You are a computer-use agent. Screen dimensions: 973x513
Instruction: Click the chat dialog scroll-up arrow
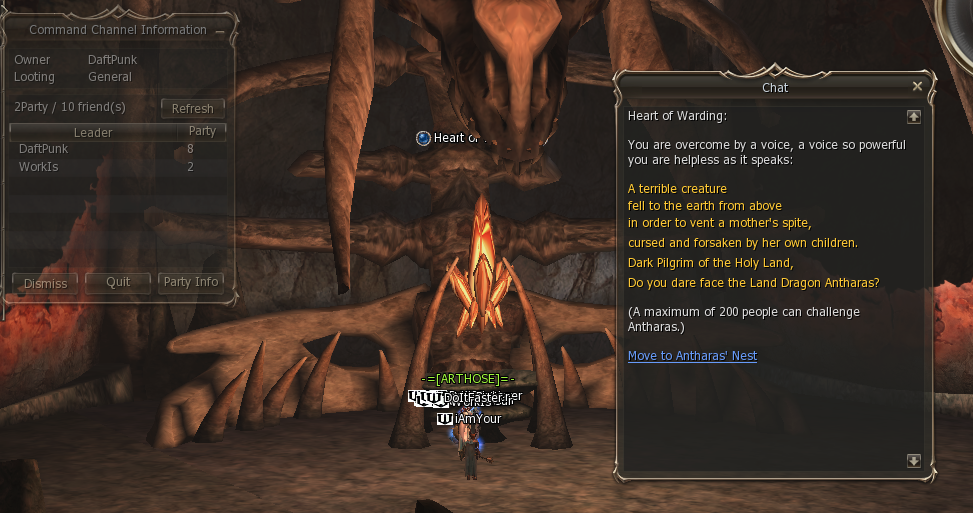tap(913, 116)
